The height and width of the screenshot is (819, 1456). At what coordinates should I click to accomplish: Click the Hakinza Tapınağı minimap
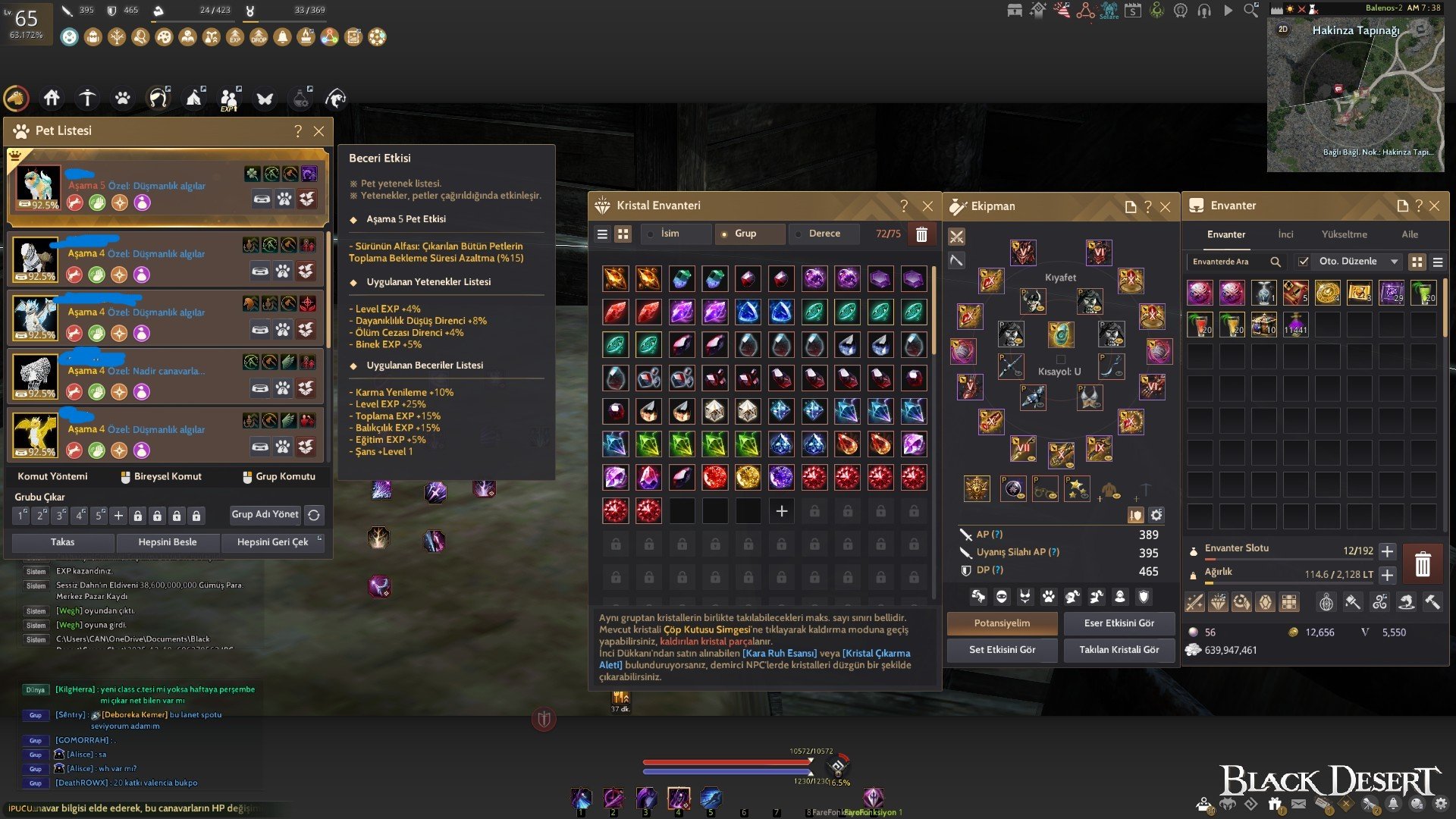pos(1355,95)
